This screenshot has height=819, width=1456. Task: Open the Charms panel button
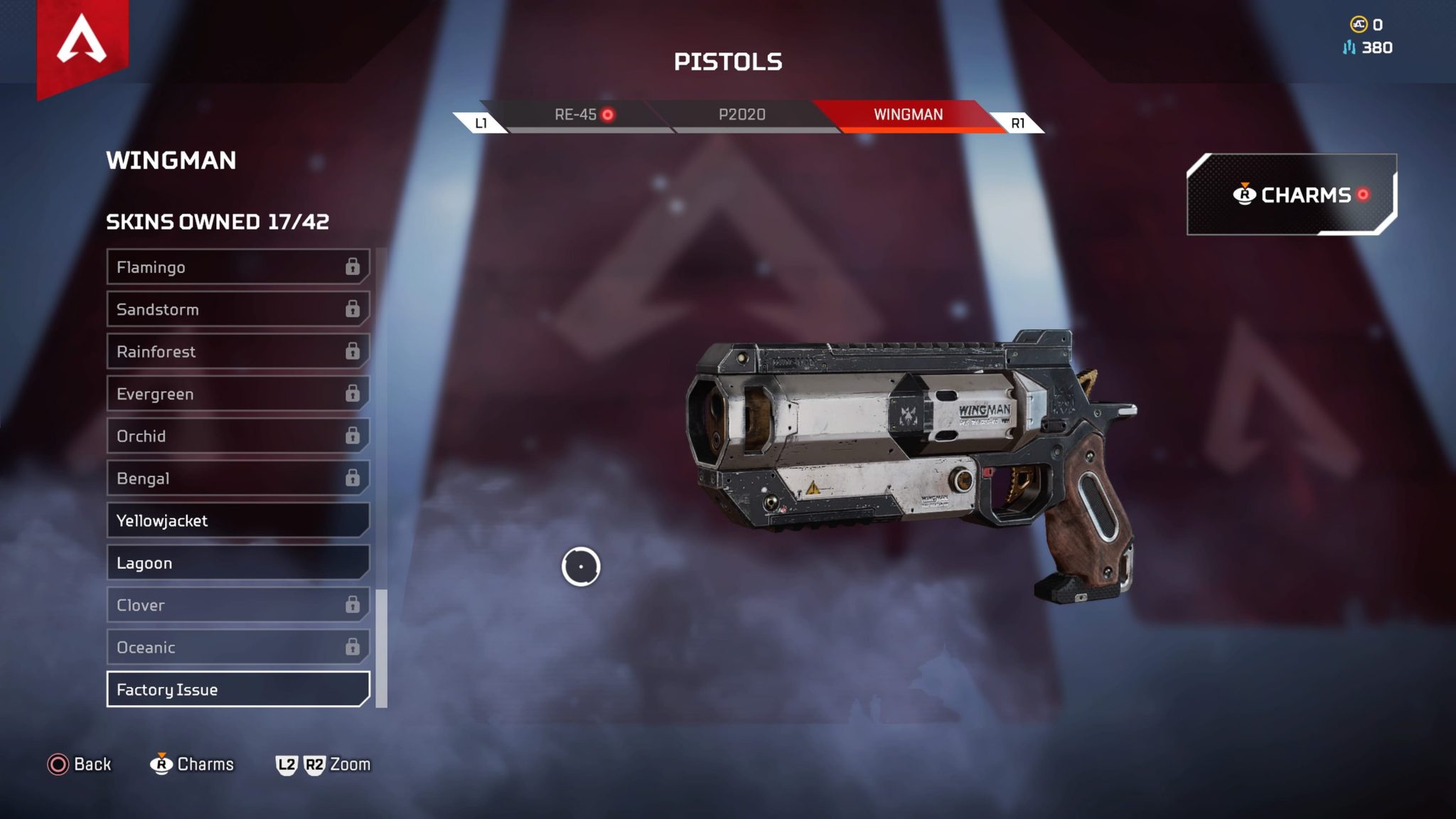click(x=1291, y=195)
